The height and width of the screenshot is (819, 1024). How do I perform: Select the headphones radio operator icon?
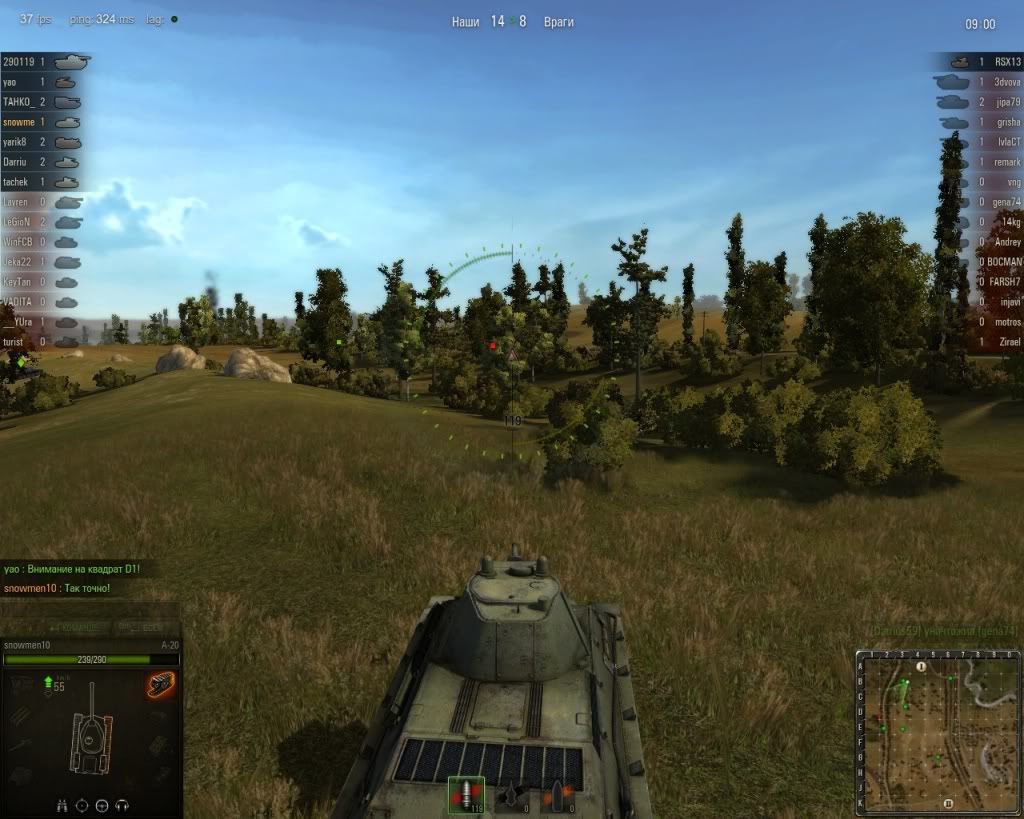123,805
